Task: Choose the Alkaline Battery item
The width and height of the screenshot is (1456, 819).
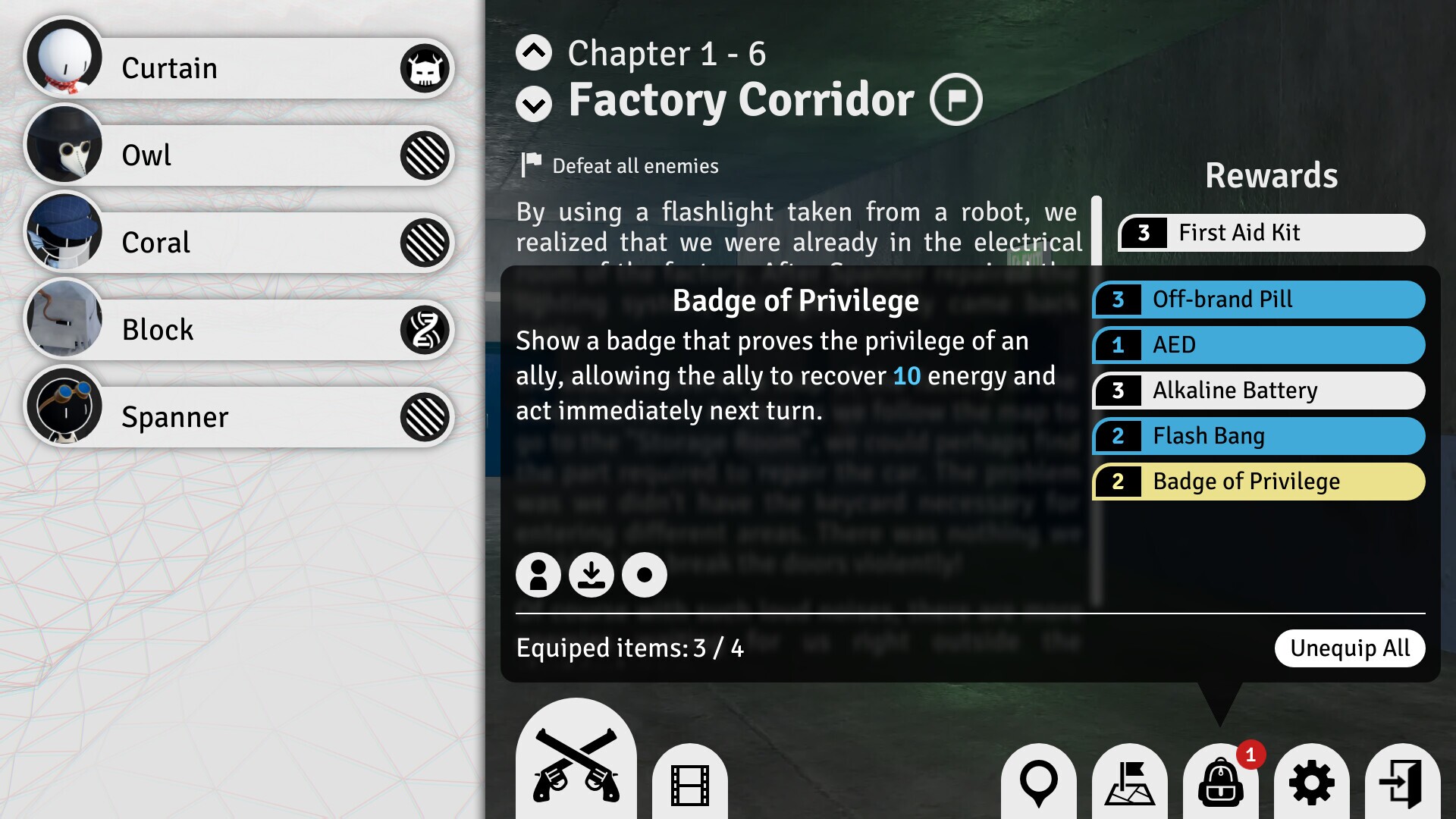Action: pos(1259,391)
